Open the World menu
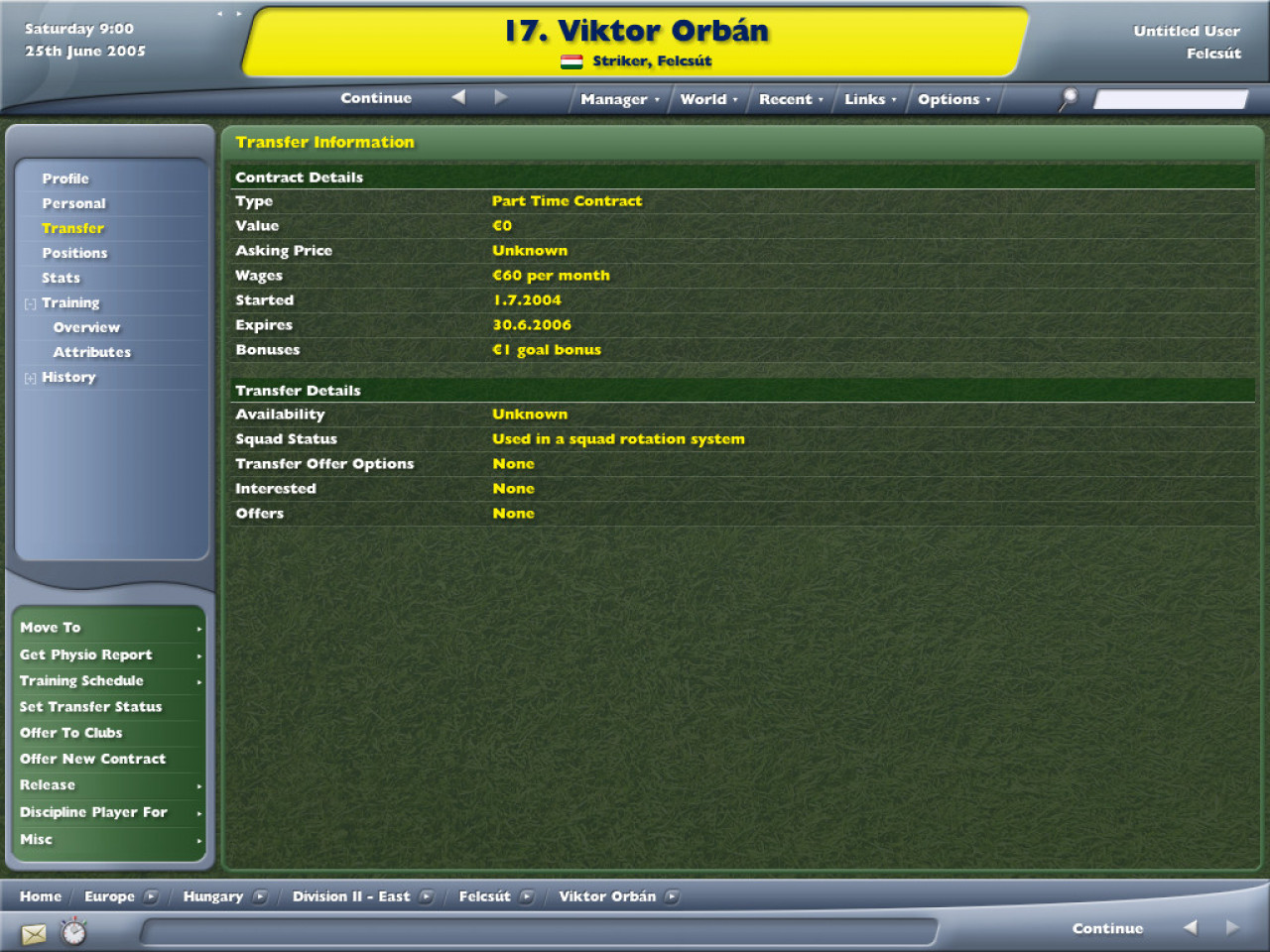 (x=708, y=99)
